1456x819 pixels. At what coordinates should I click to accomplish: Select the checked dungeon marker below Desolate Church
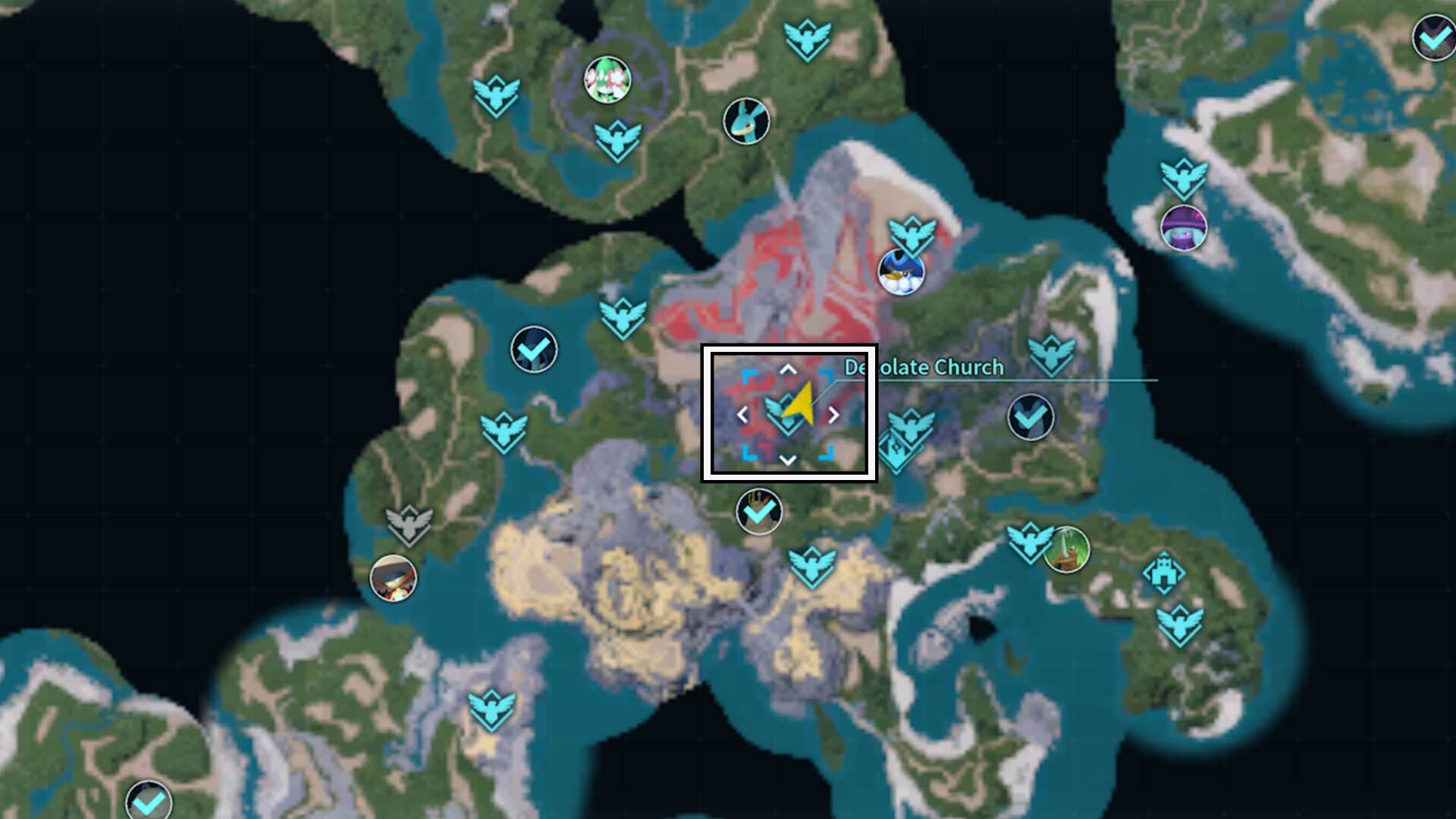758,512
